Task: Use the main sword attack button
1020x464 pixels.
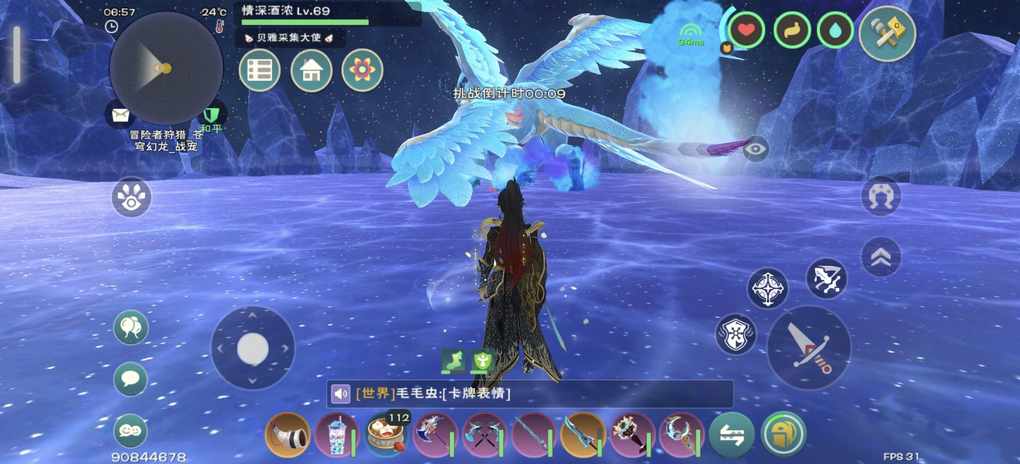Action: 808,347
